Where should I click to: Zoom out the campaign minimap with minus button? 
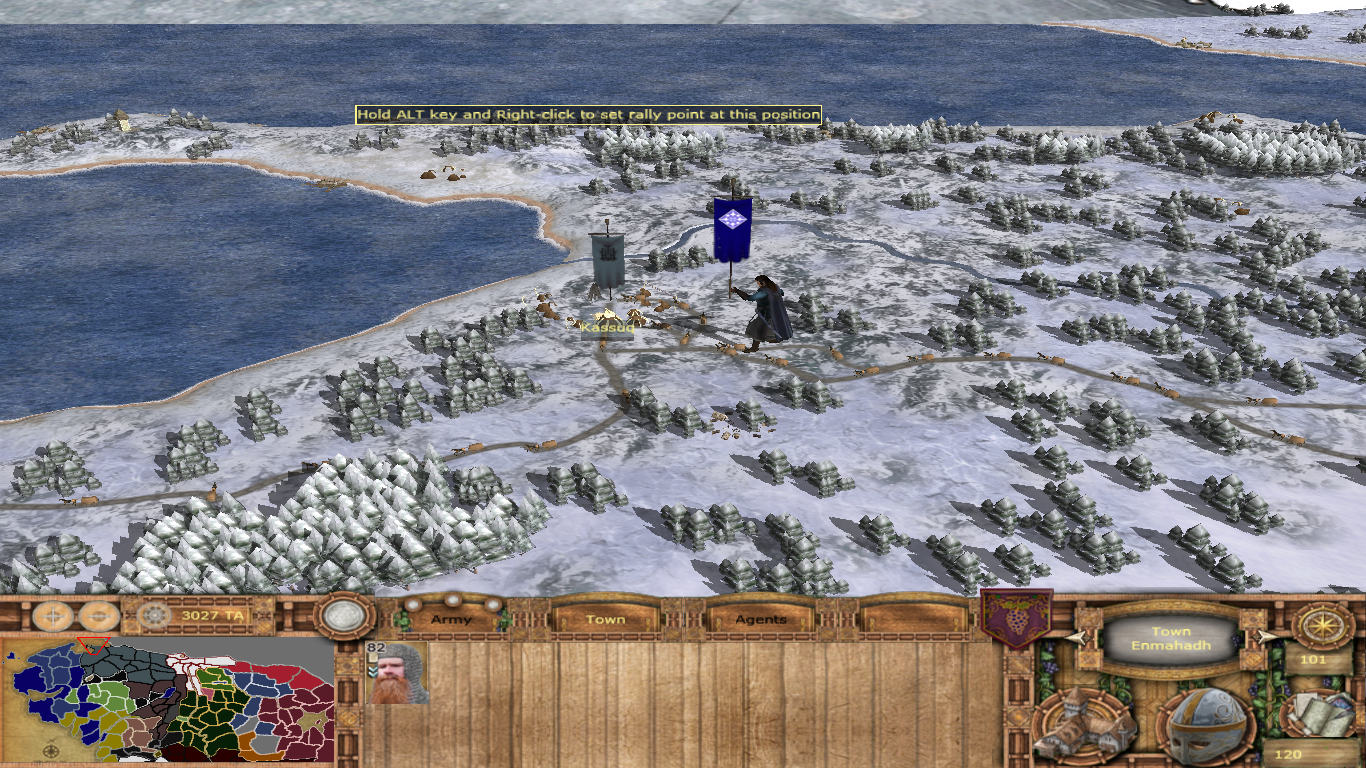pyautogui.click(x=99, y=616)
